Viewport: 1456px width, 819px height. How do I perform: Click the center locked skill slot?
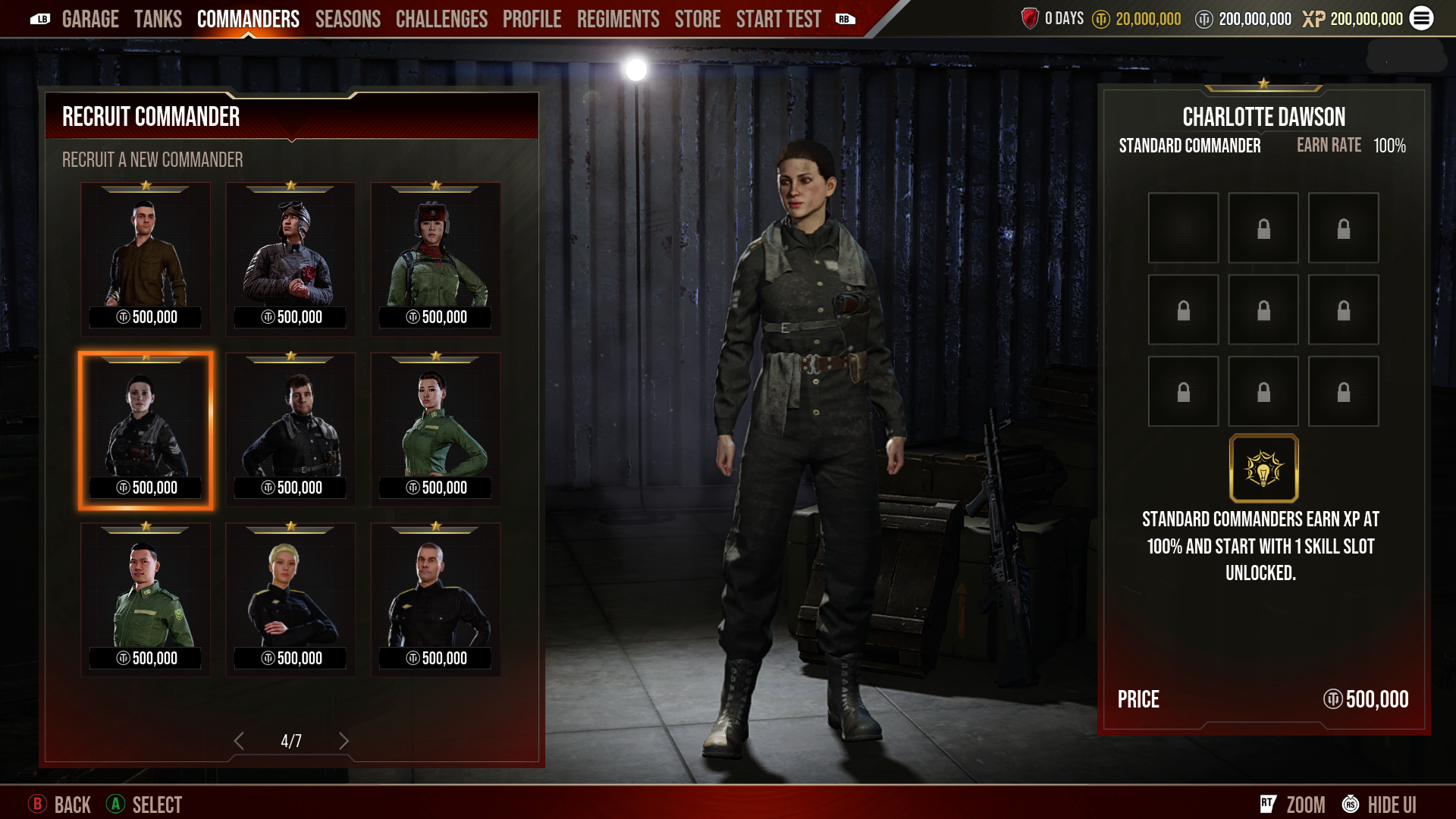pos(1263,309)
